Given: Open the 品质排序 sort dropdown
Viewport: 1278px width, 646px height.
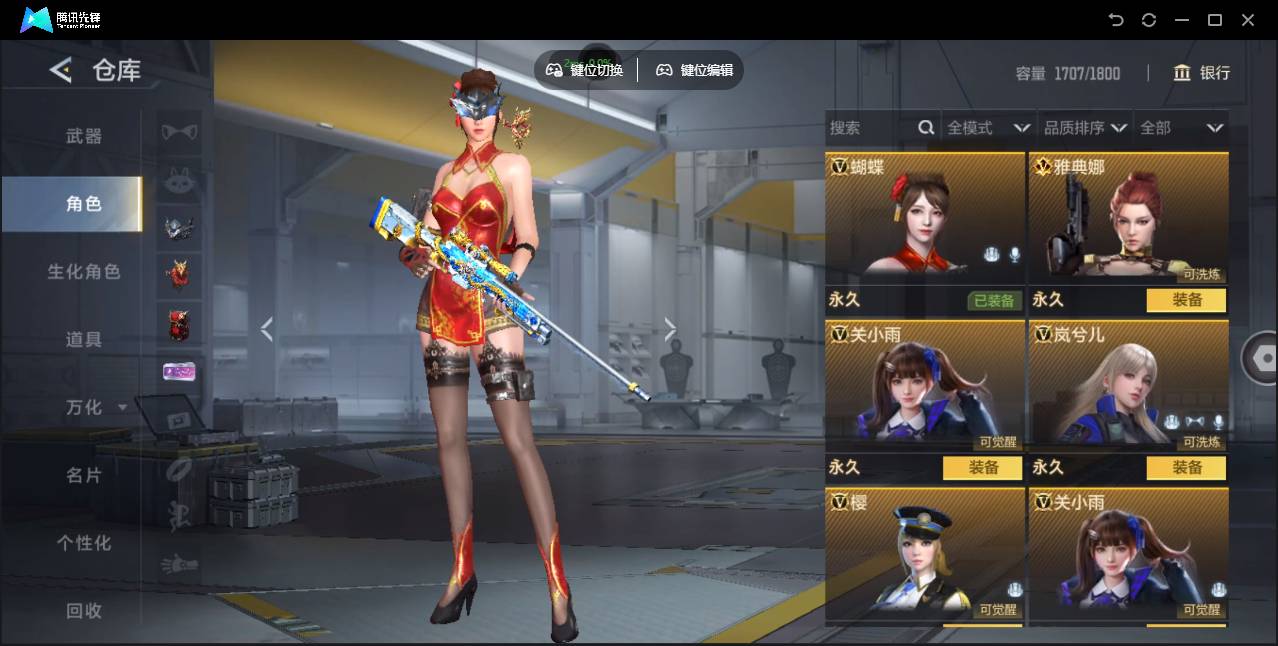Looking at the screenshot, I should click(x=1085, y=128).
